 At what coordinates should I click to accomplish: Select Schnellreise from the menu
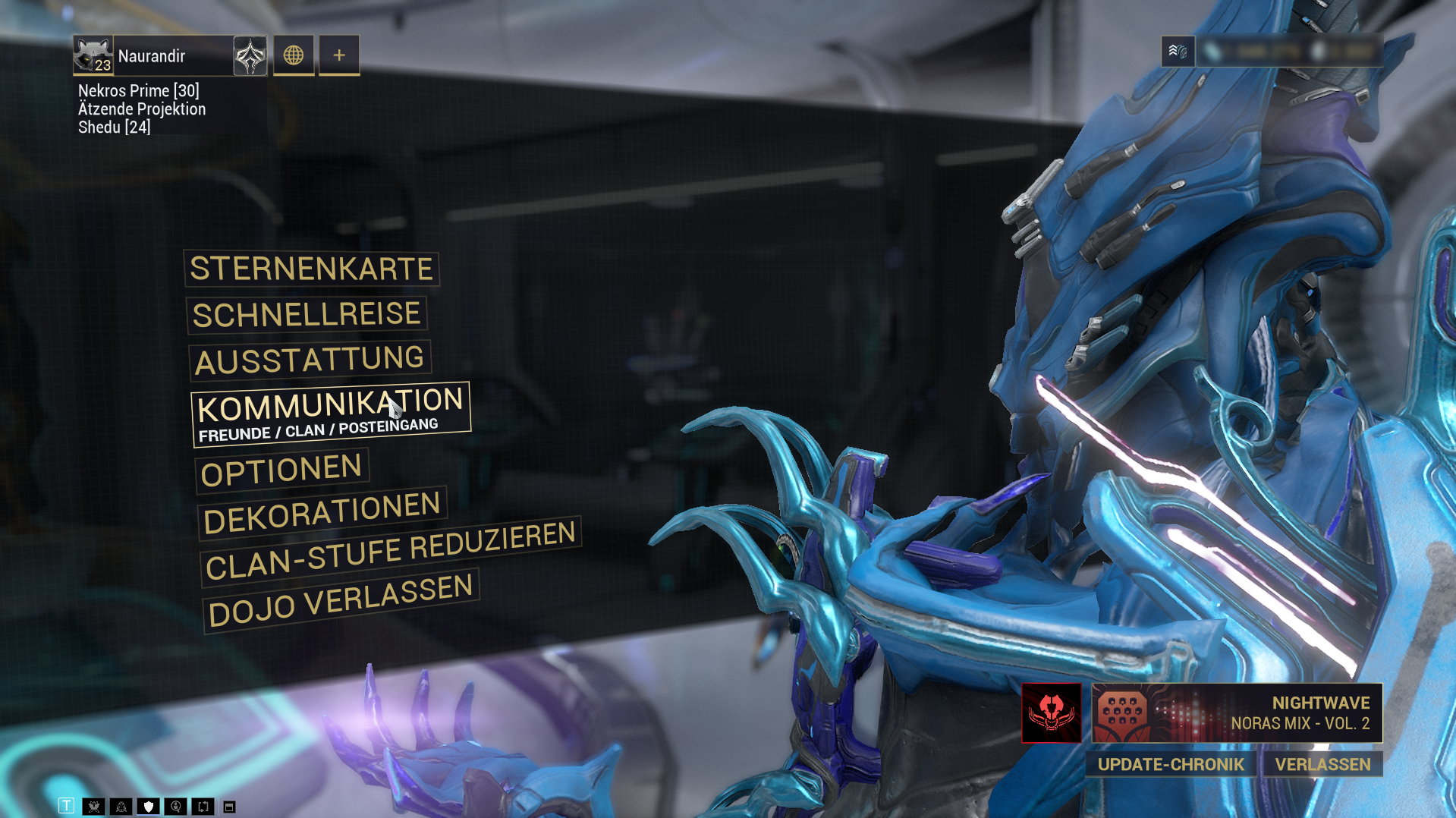point(307,315)
